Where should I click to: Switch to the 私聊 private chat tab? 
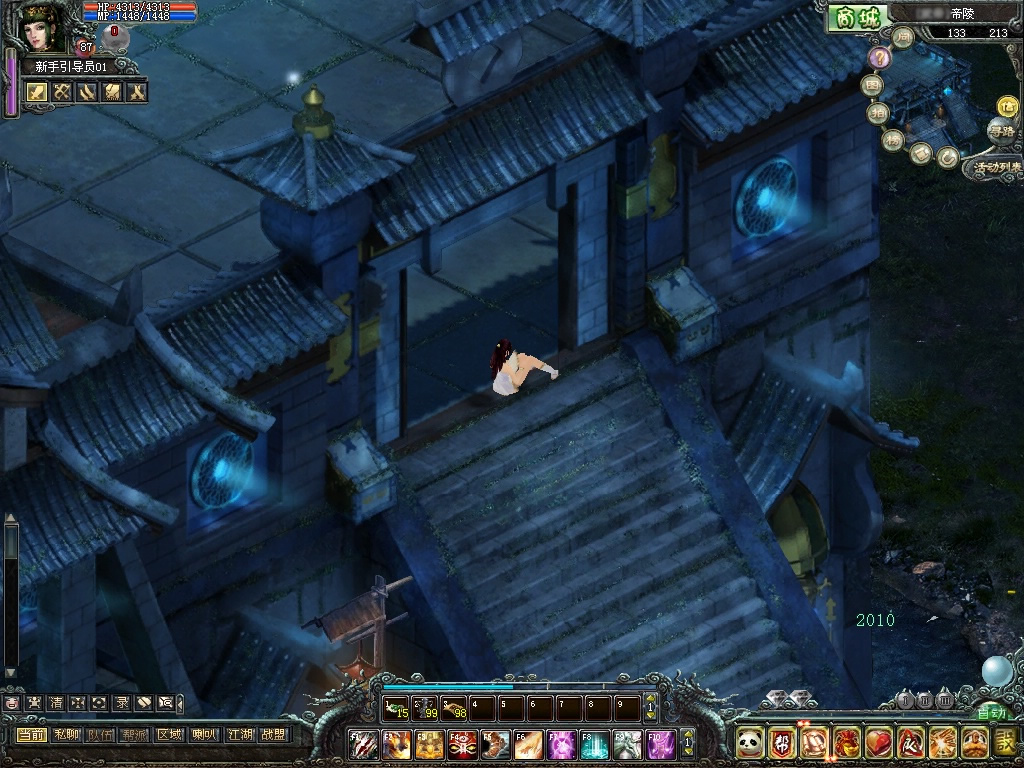(67, 734)
